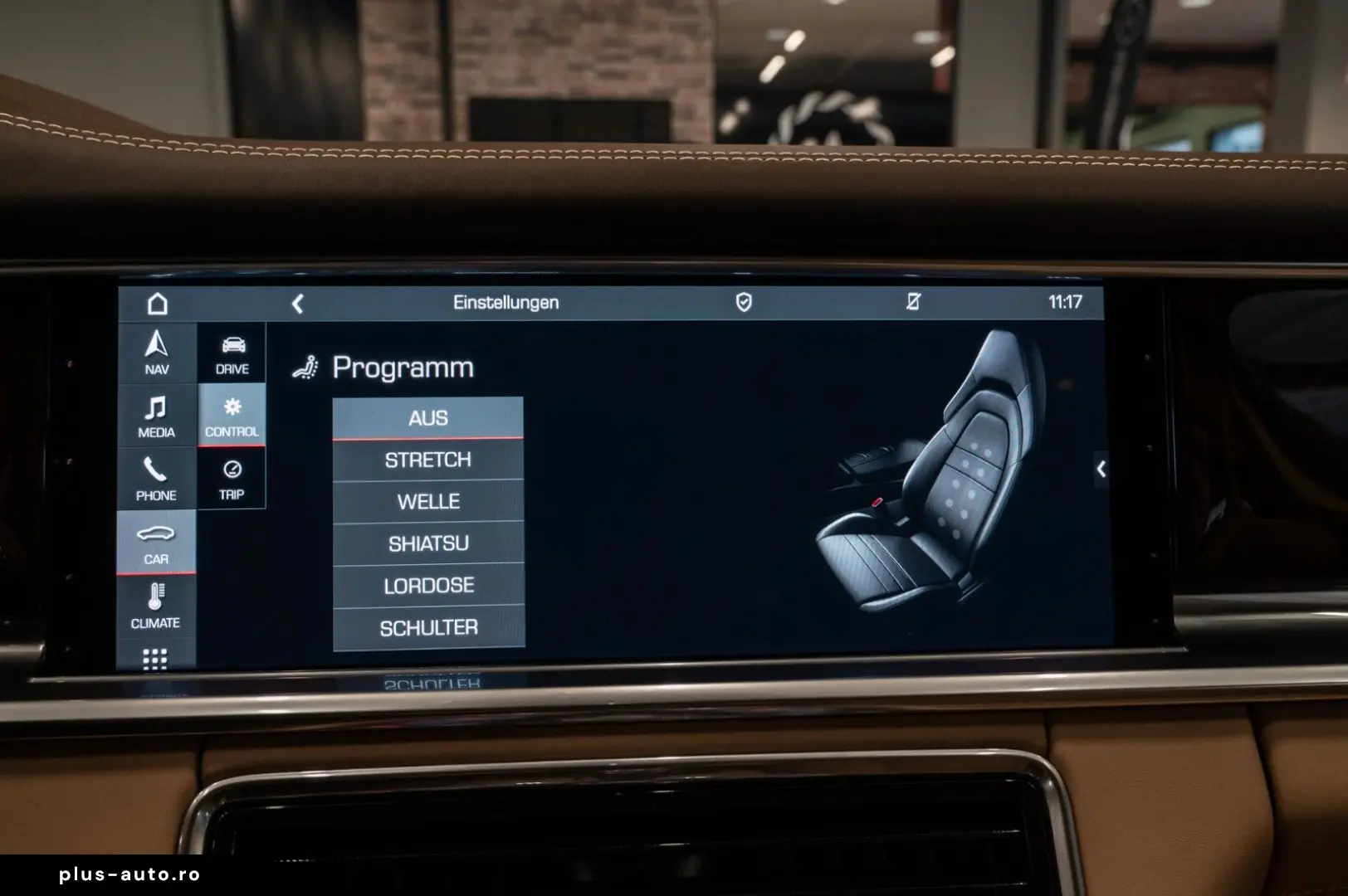The height and width of the screenshot is (896, 1348).
Task: Open the DRIVE submenu
Action: coord(232,352)
